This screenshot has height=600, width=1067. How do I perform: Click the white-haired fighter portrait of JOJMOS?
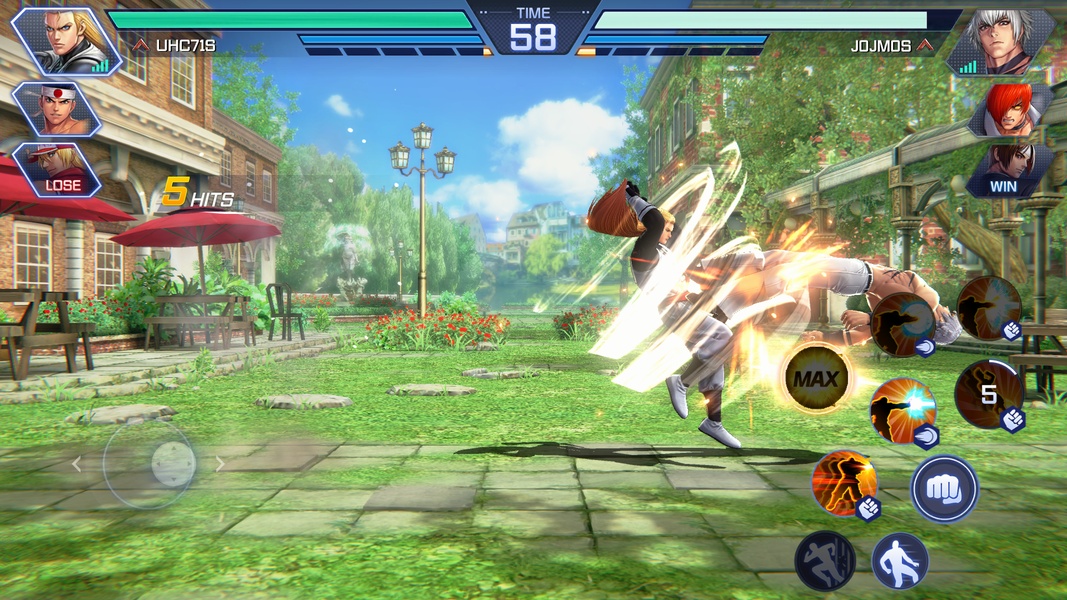(1002, 40)
